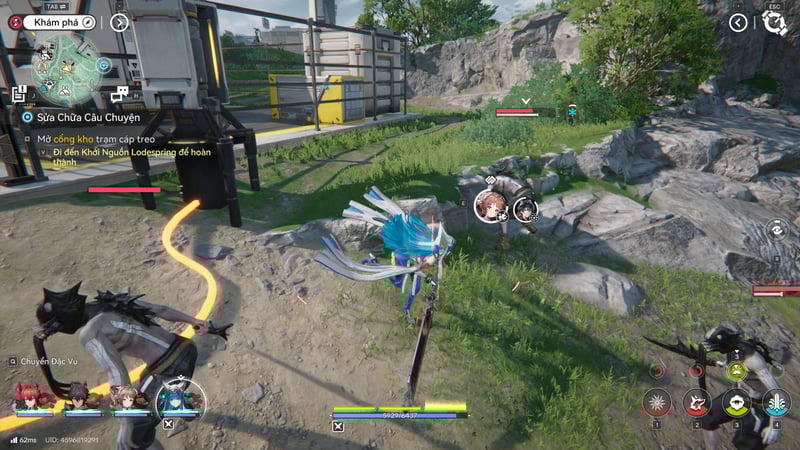The height and width of the screenshot is (450, 800).
Task: Open the chat bubbles icon
Action: tap(120, 93)
